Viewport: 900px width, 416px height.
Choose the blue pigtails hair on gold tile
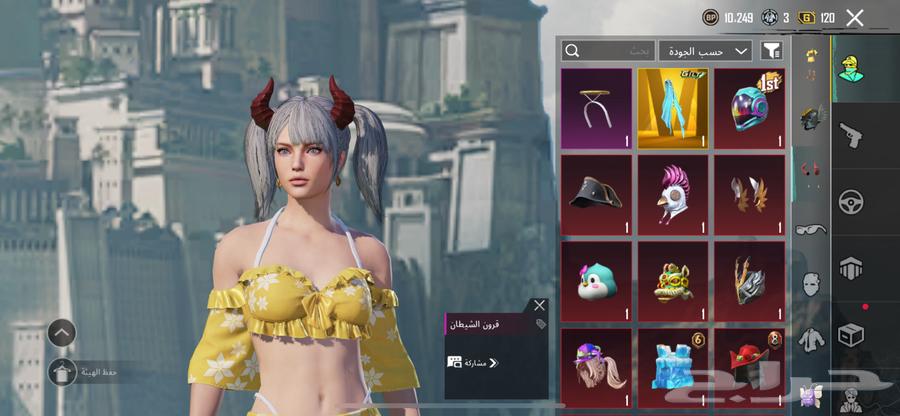pyautogui.click(x=672, y=108)
